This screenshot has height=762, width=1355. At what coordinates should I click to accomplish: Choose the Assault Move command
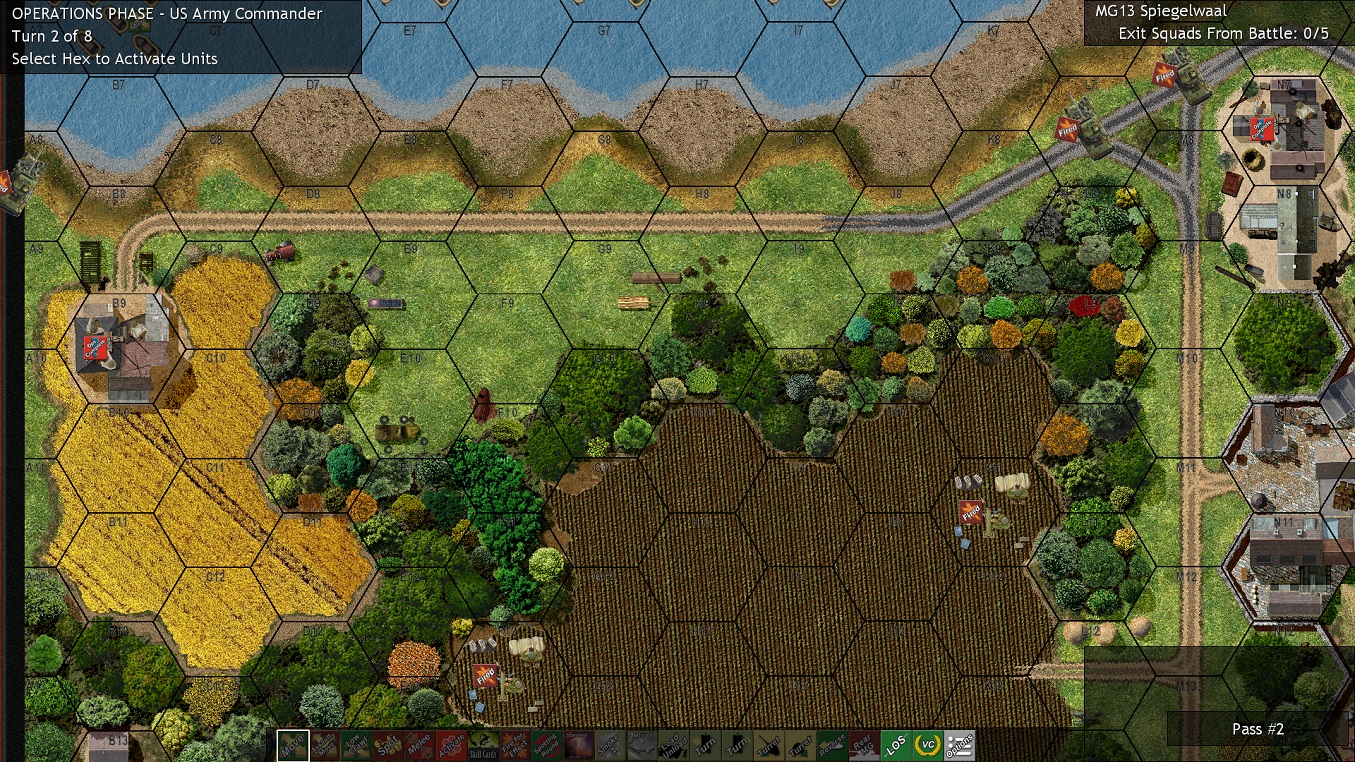pyautogui.click(x=324, y=746)
